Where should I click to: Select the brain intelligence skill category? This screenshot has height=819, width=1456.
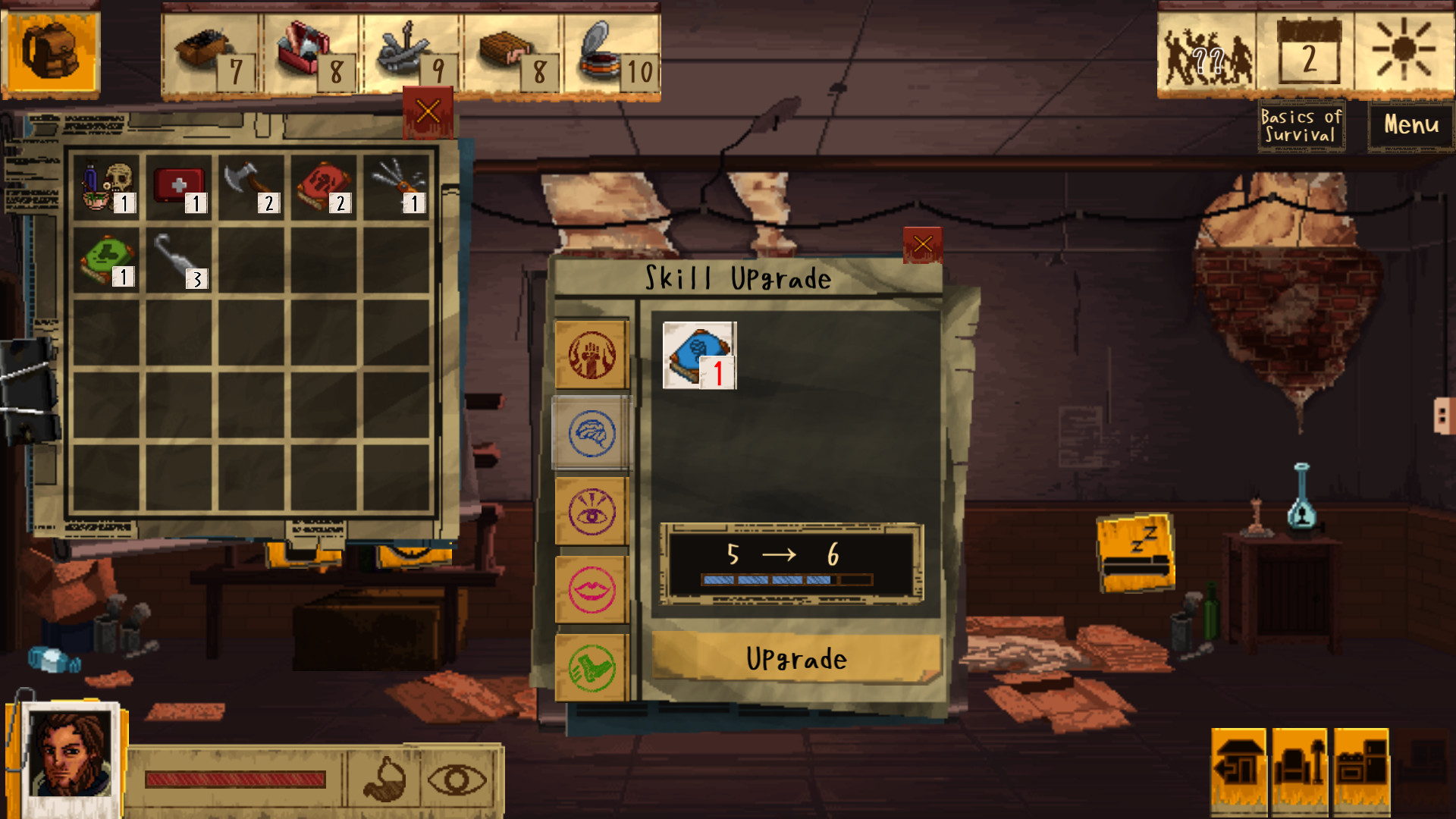pyautogui.click(x=591, y=432)
